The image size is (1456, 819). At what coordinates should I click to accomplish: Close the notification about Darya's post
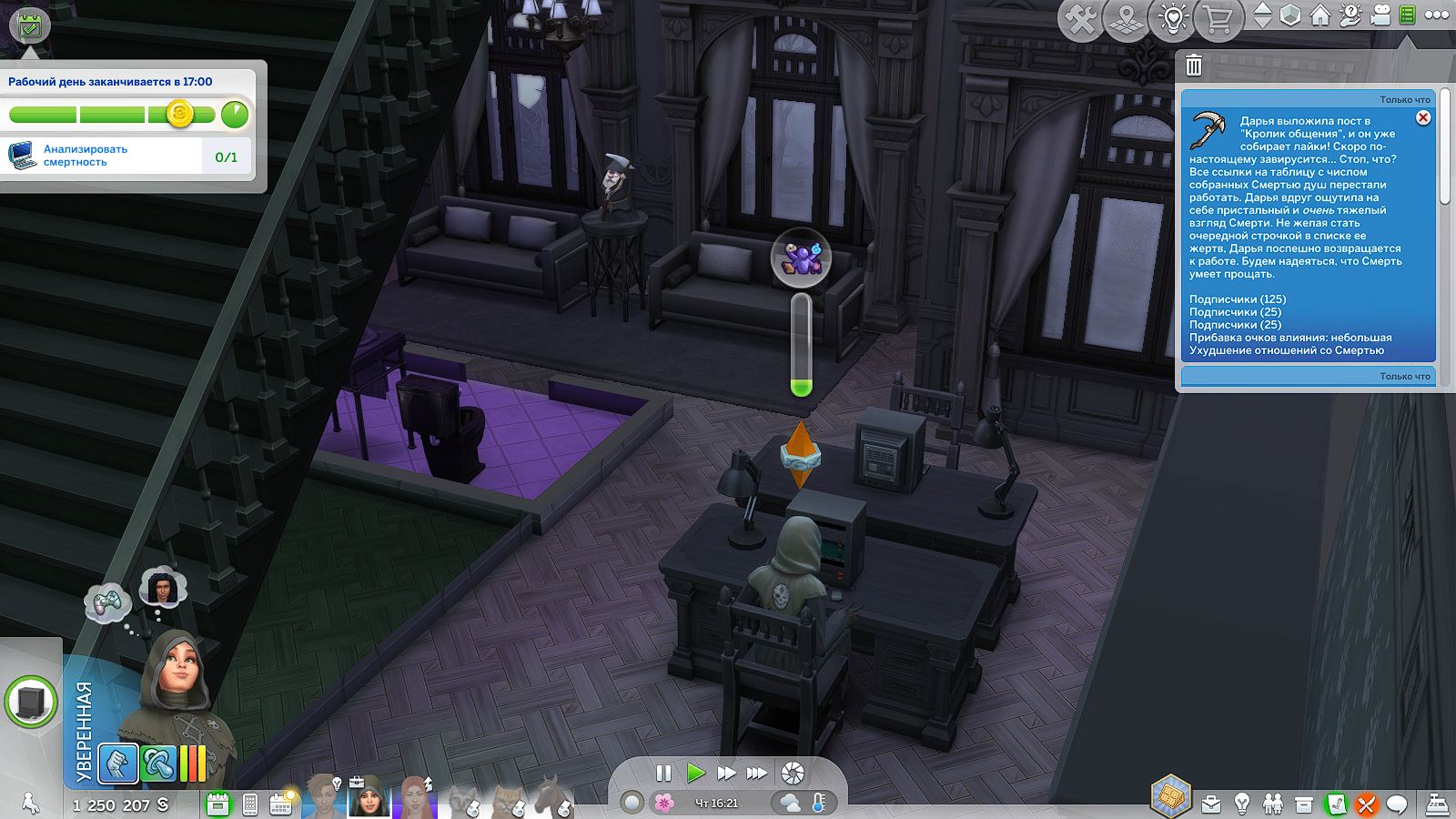(x=1423, y=117)
